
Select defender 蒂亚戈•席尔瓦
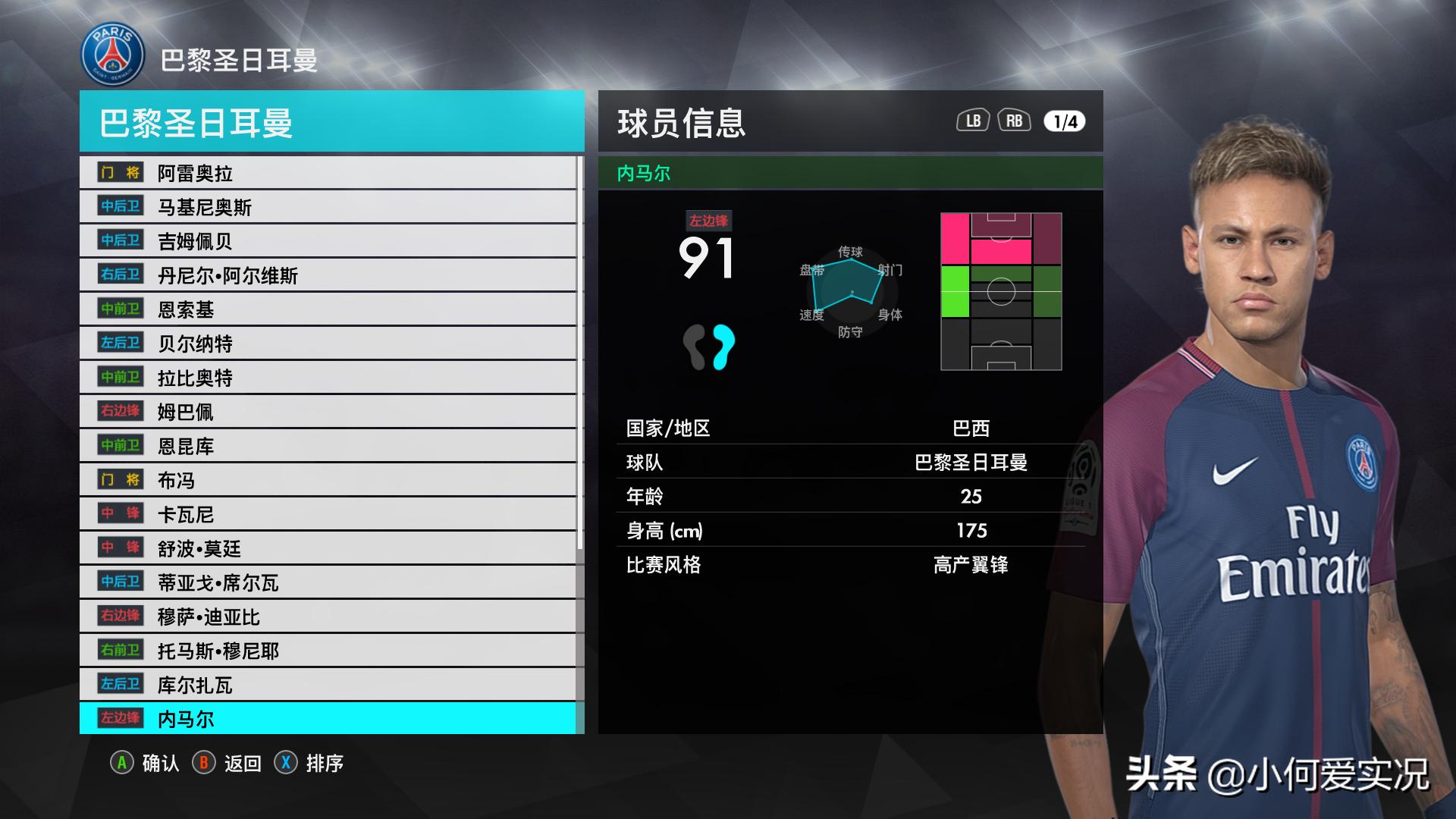pyautogui.click(x=328, y=582)
